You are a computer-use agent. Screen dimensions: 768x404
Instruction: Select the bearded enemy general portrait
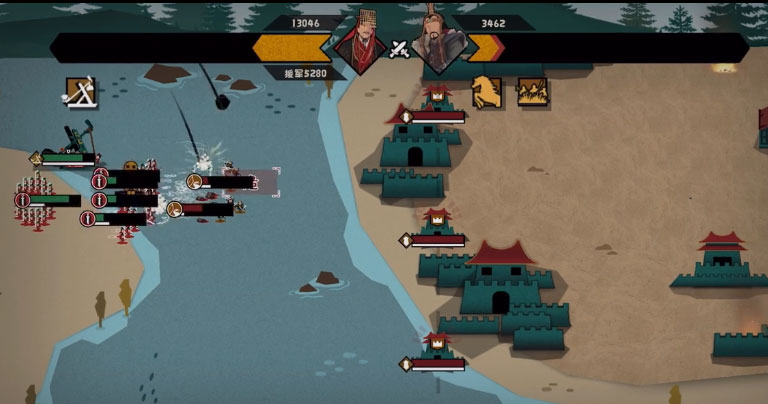pyautogui.click(x=439, y=42)
